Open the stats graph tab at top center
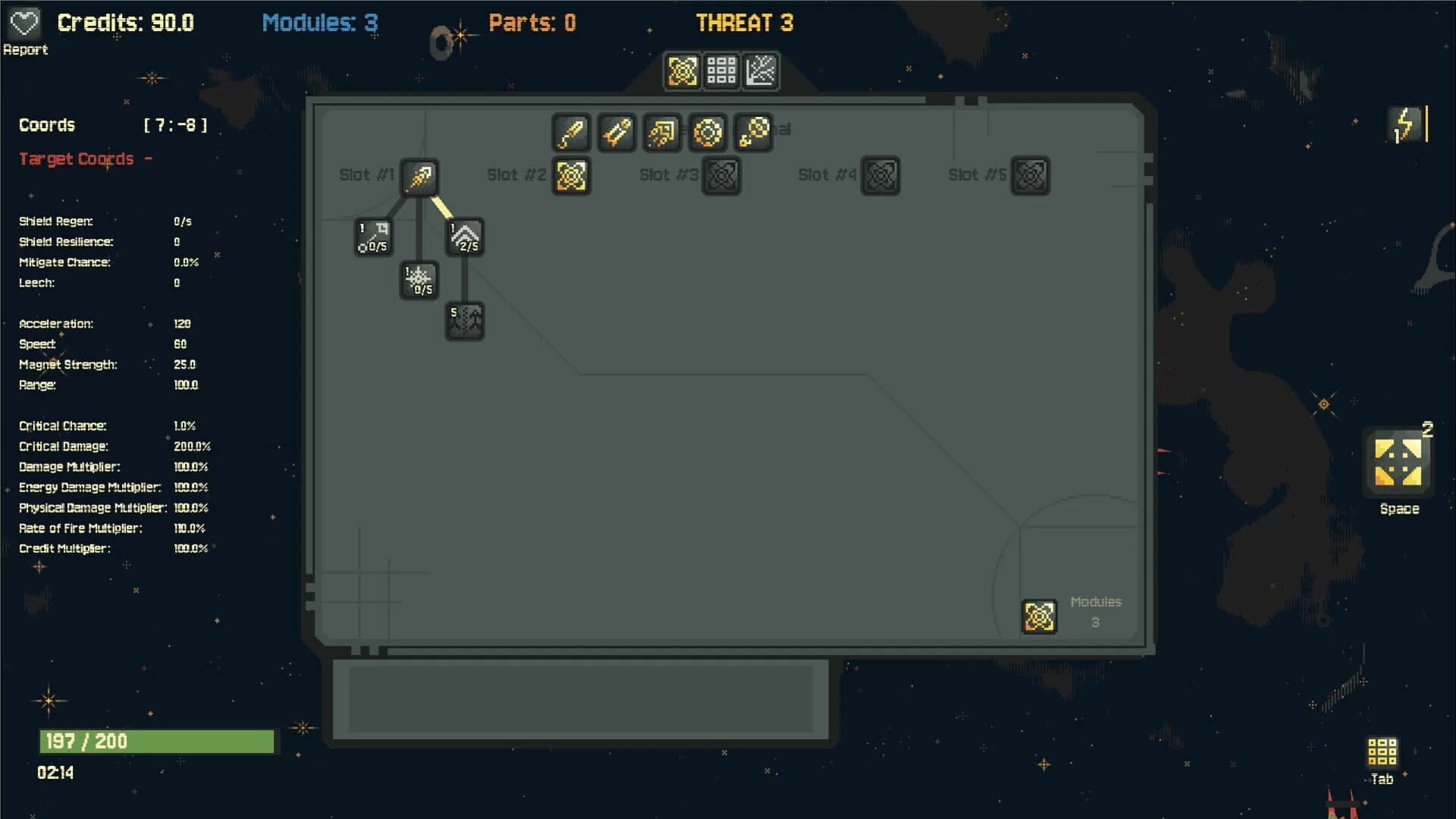The height and width of the screenshot is (819, 1456). (761, 71)
